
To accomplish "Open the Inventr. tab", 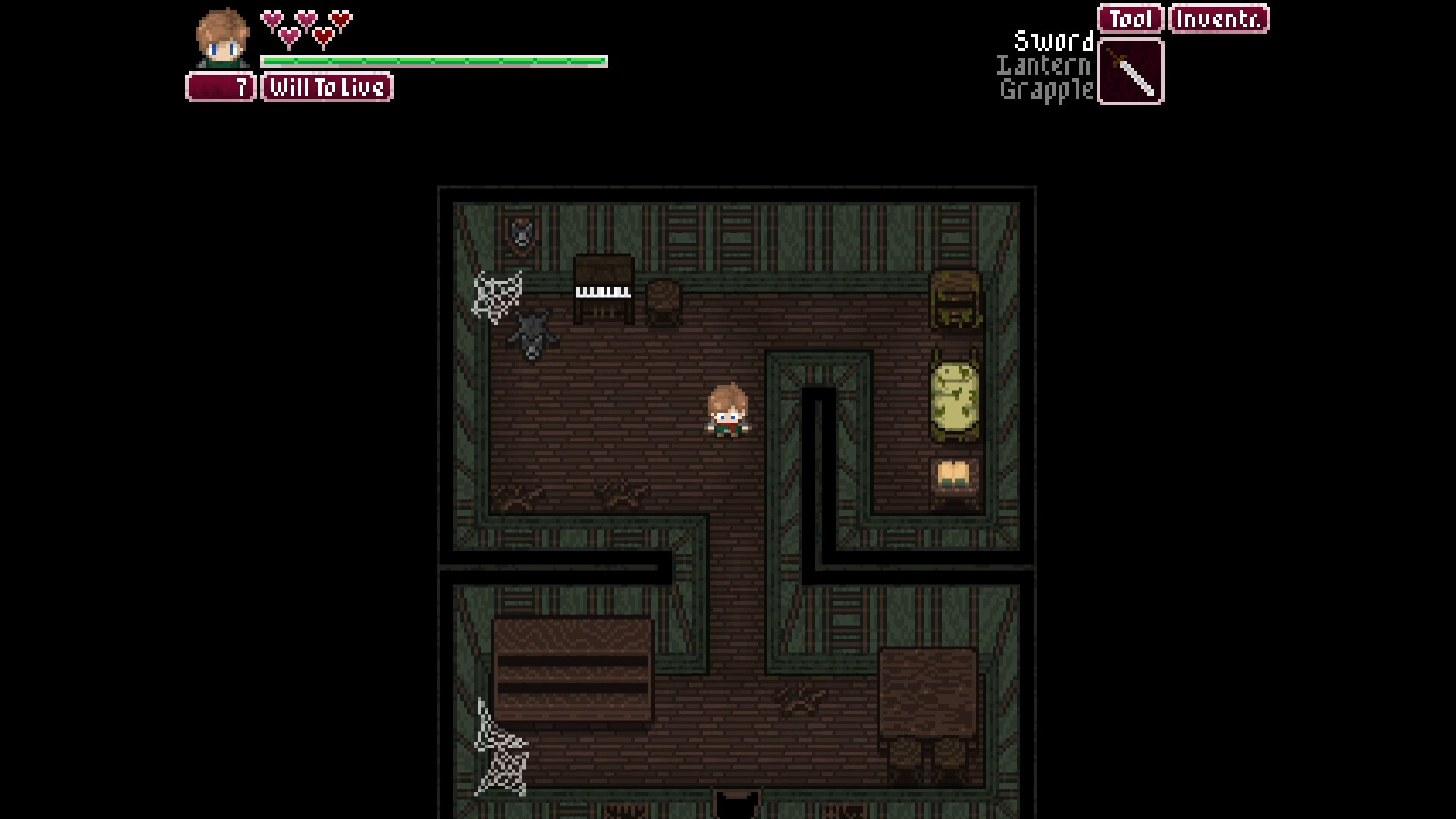I will coord(1218,17).
